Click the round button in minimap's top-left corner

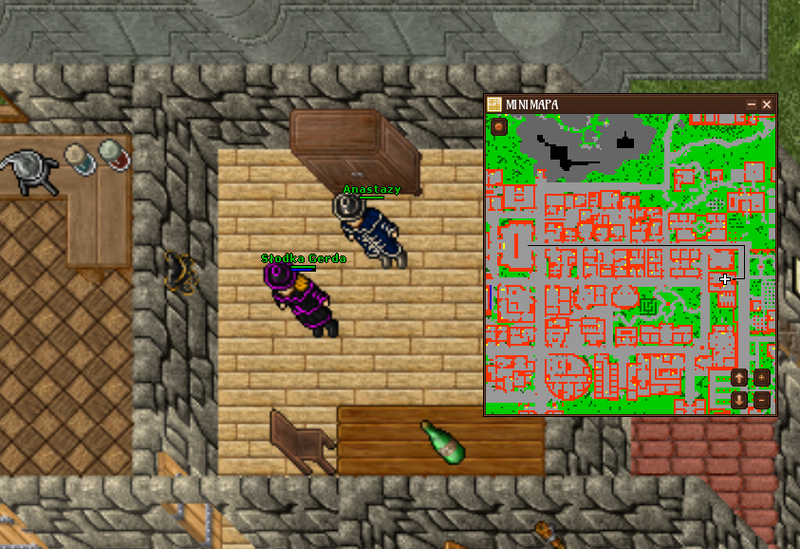pyautogui.click(x=498, y=127)
